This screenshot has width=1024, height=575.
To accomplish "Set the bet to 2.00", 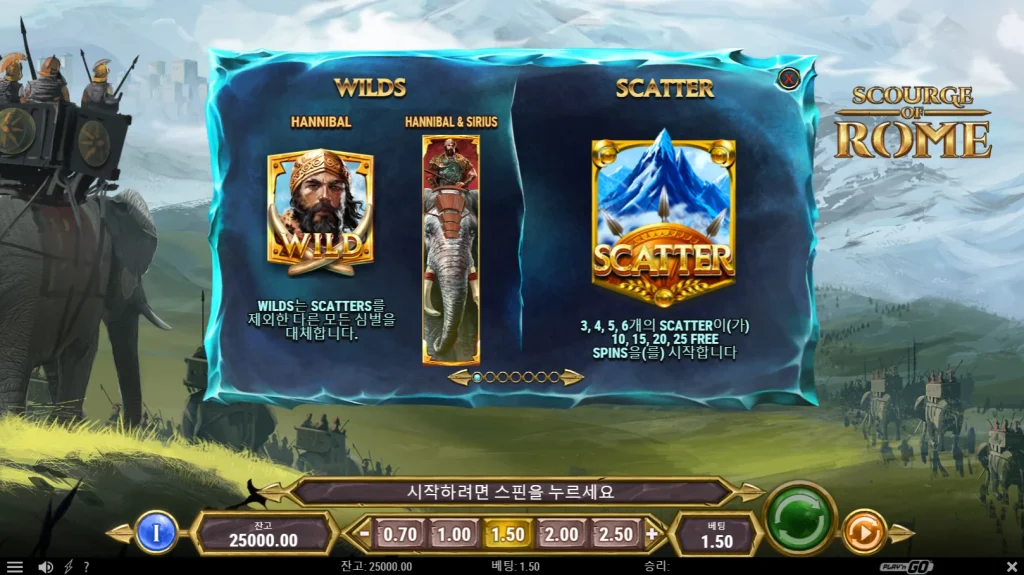I will 561,534.
